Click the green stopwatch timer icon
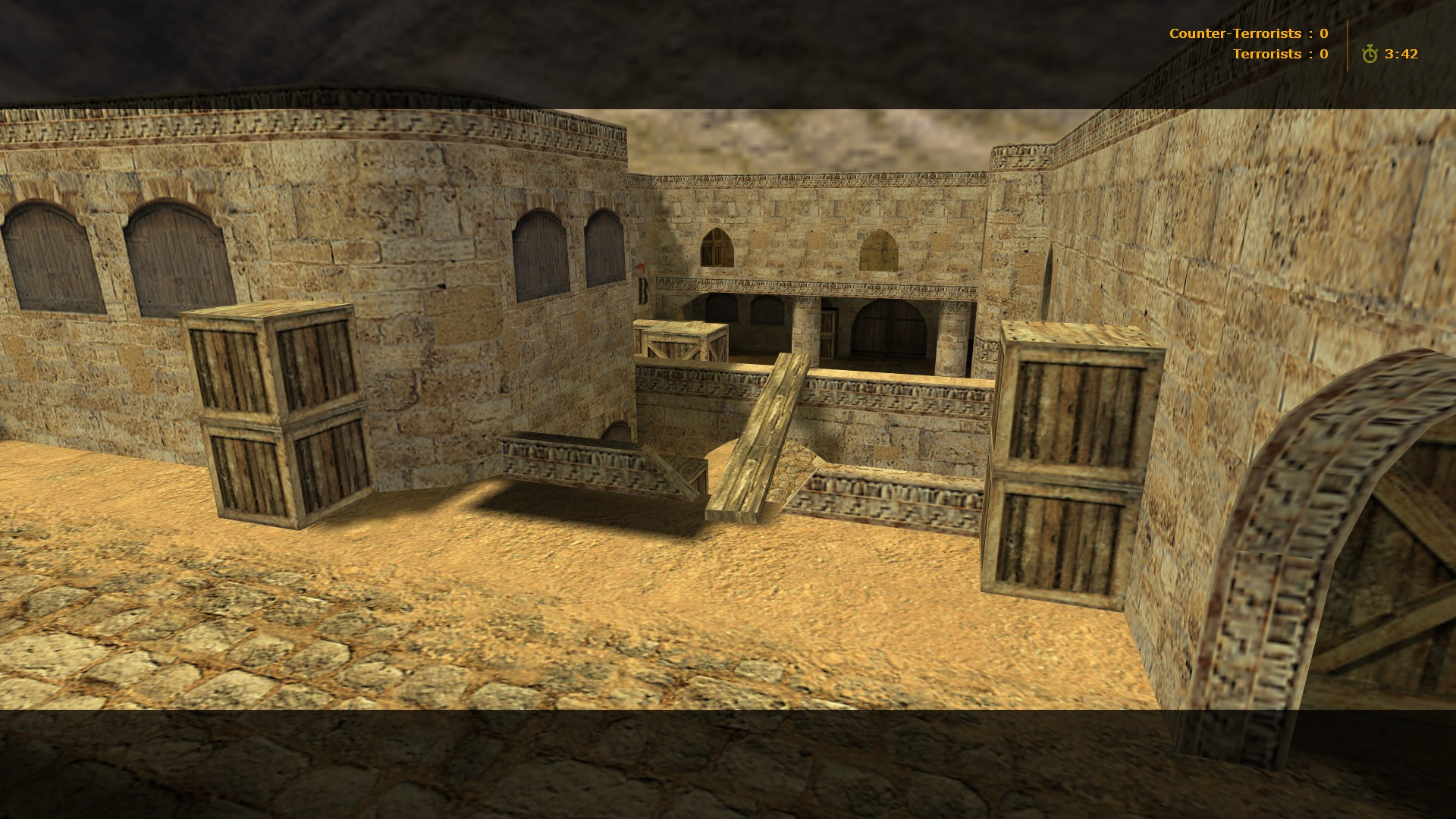This screenshot has height=819, width=1456. pyautogui.click(x=1370, y=54)
